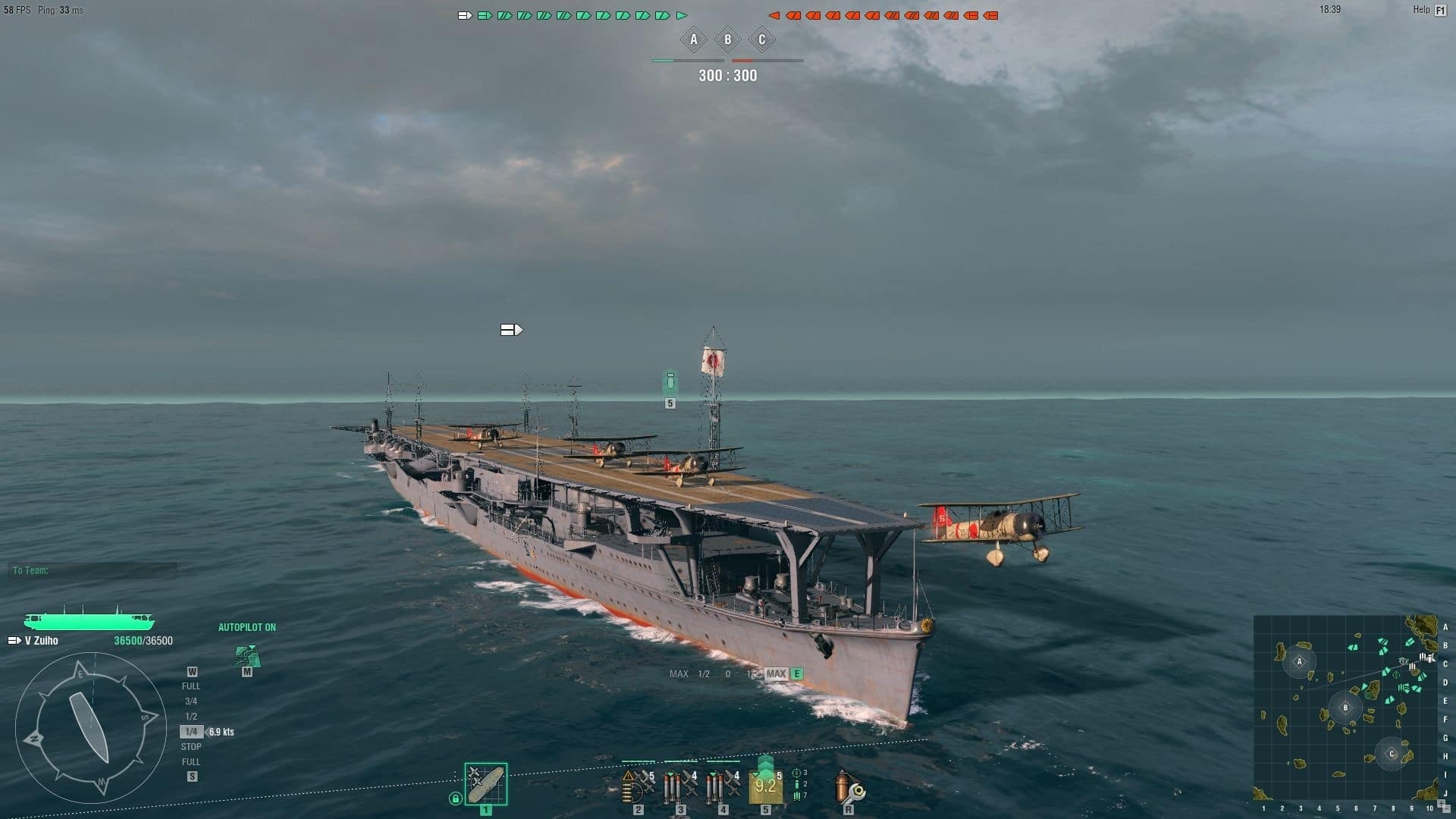Open the tactical map autopilot icon

[x=247, y=657]
